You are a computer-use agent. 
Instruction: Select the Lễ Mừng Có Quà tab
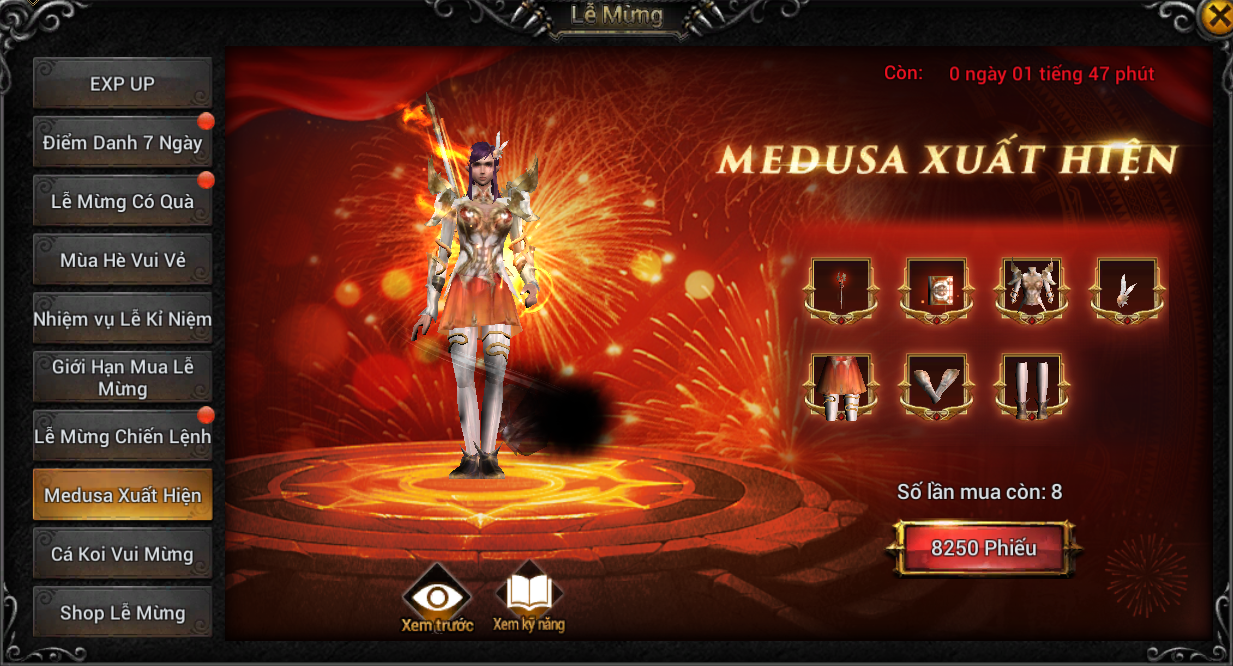(122, 201)
